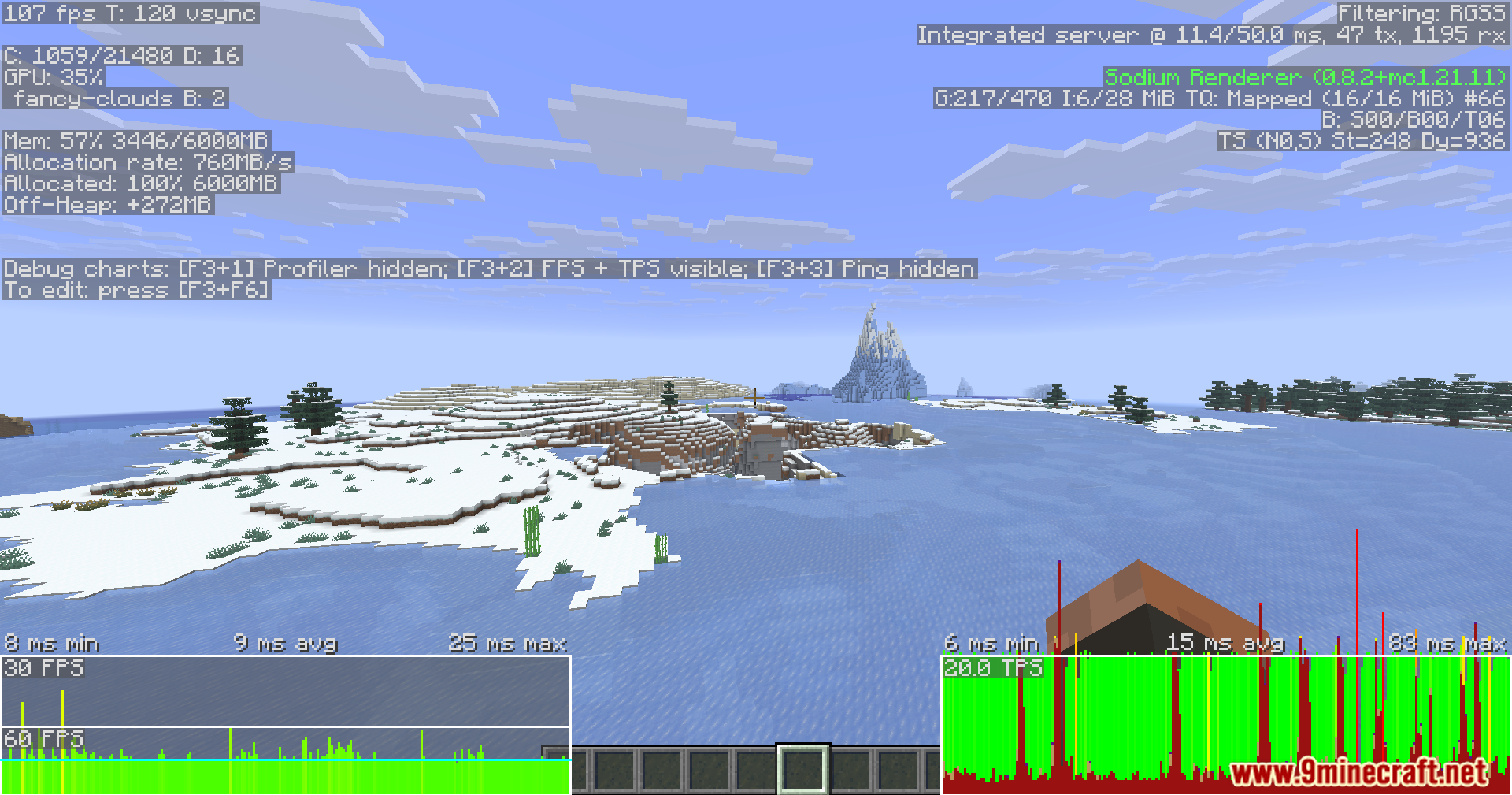Expand the 30 FPS chart section
Image resolution: width=1512 pixels, height=795 pixels.
[x=43, y=668]
